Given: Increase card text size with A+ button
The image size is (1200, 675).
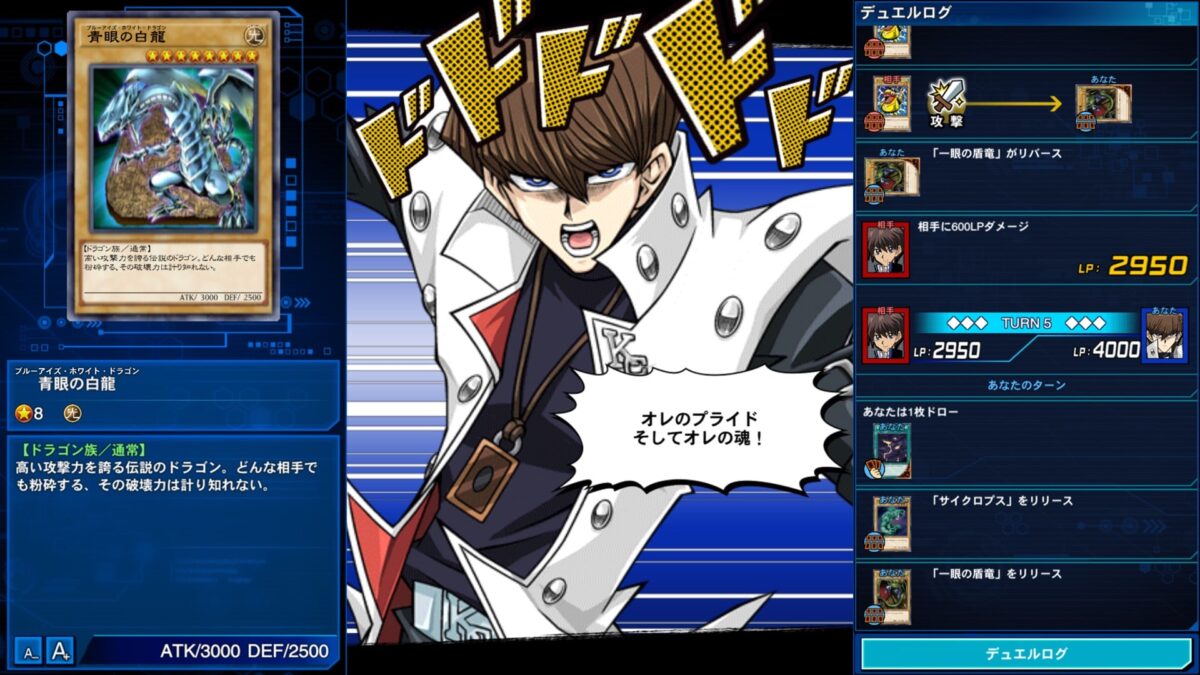Looking at the screenshot, I should [x=61, y=651].
